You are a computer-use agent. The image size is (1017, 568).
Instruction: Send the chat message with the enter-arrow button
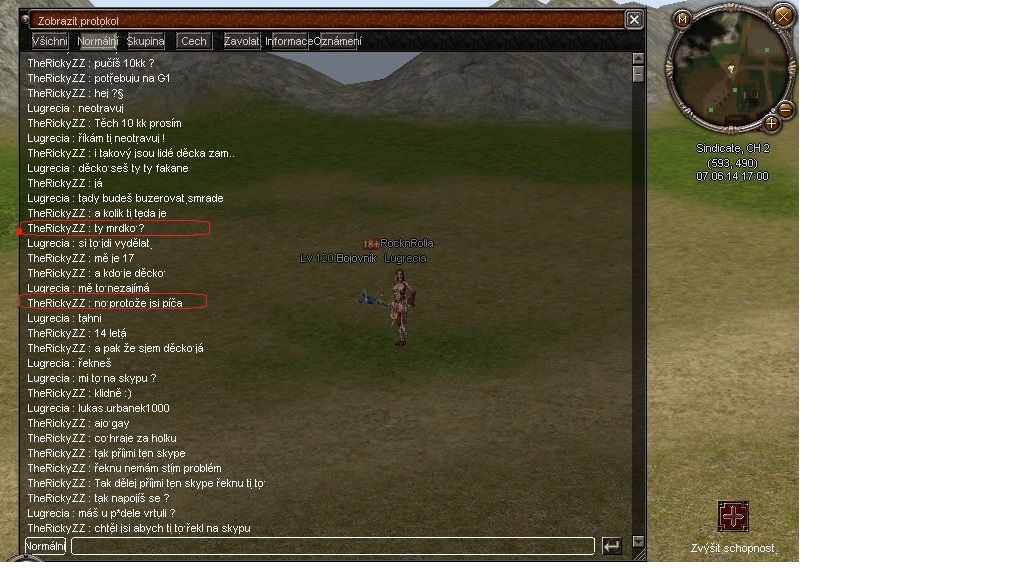pos(611,546)
